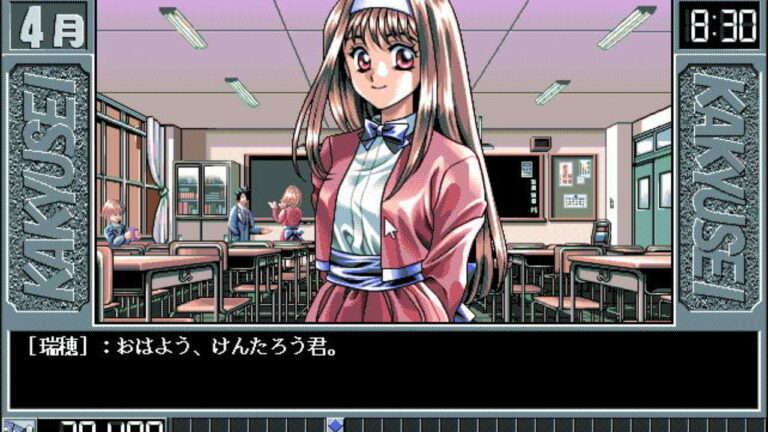Screen dimensions: 768x432
Task: Click the small icon in the bottom-left corner
Action: point(19,426)
